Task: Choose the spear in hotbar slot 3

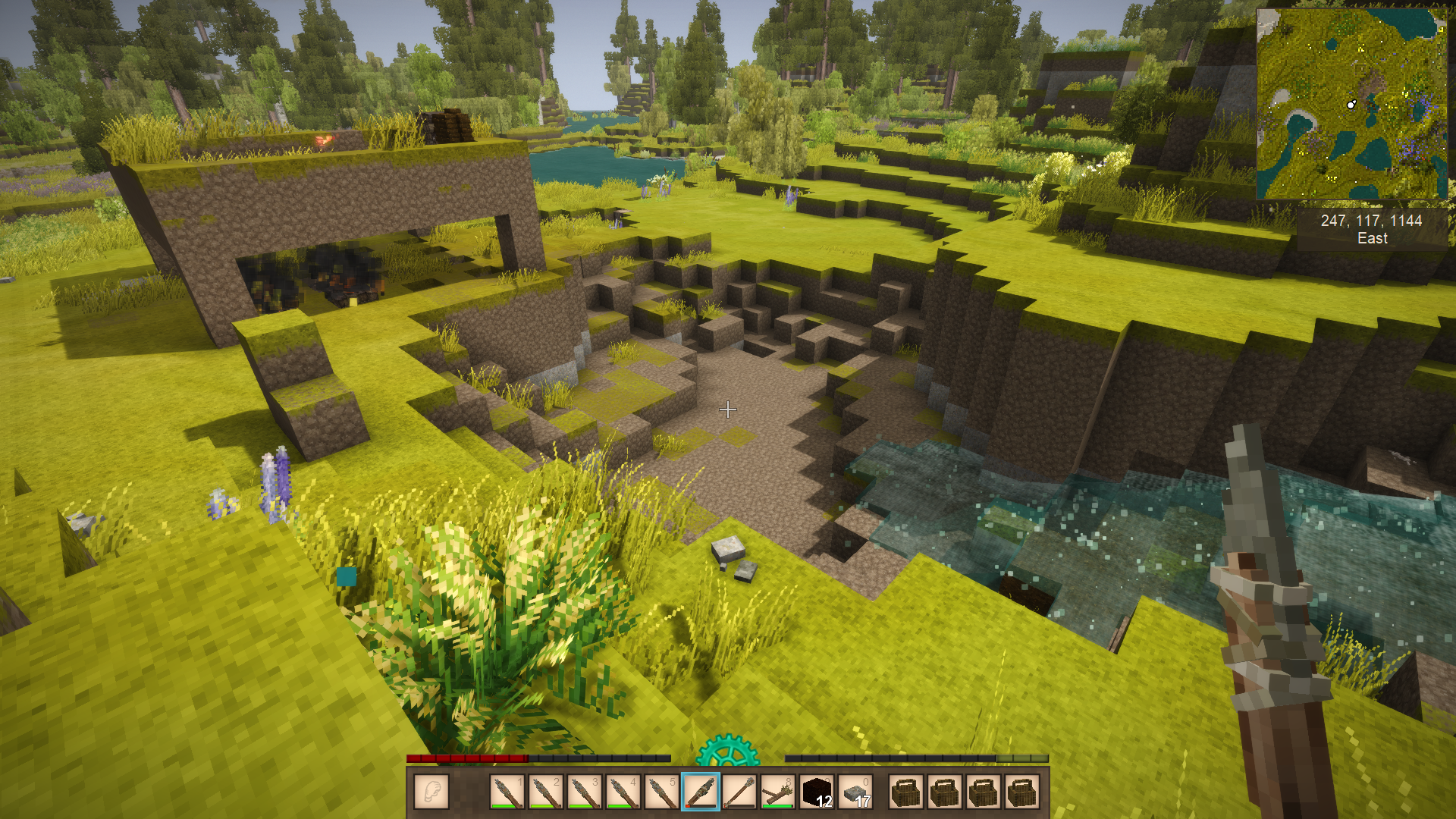Action: pyautogui.click(x=584, y=792)
